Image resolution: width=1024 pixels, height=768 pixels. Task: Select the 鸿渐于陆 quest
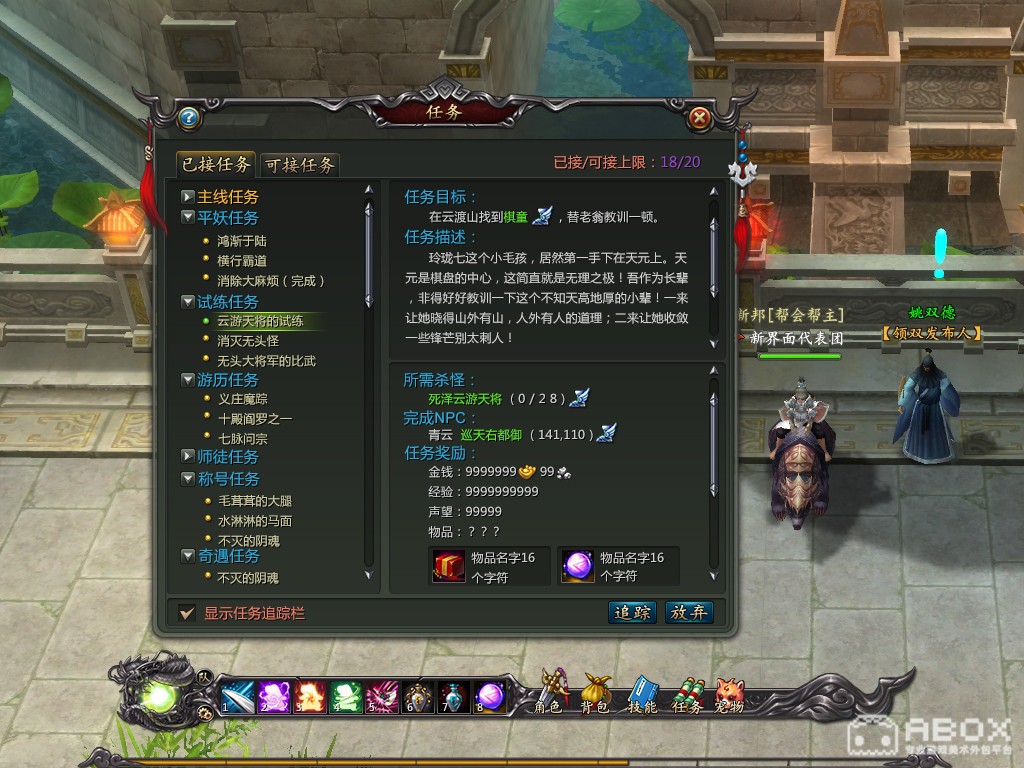pos(242,241)
